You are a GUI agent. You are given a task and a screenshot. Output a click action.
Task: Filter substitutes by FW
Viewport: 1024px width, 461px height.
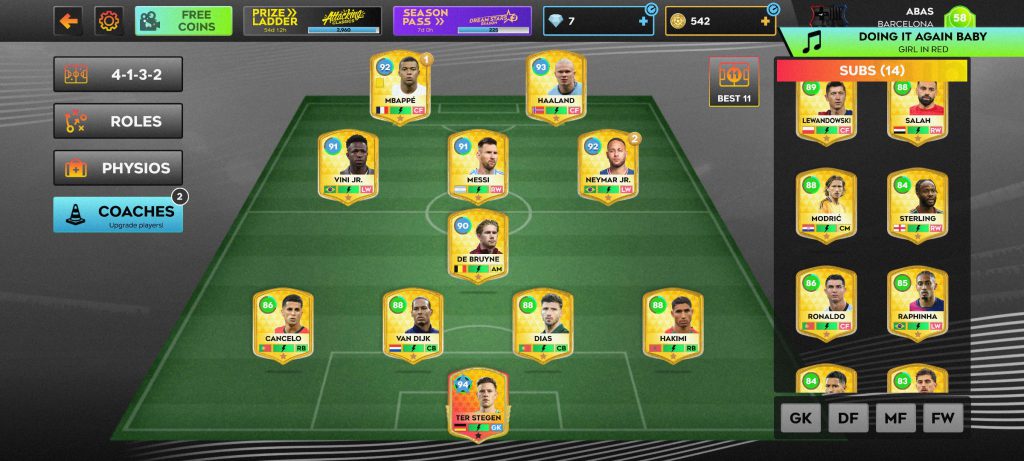point(942,419)
